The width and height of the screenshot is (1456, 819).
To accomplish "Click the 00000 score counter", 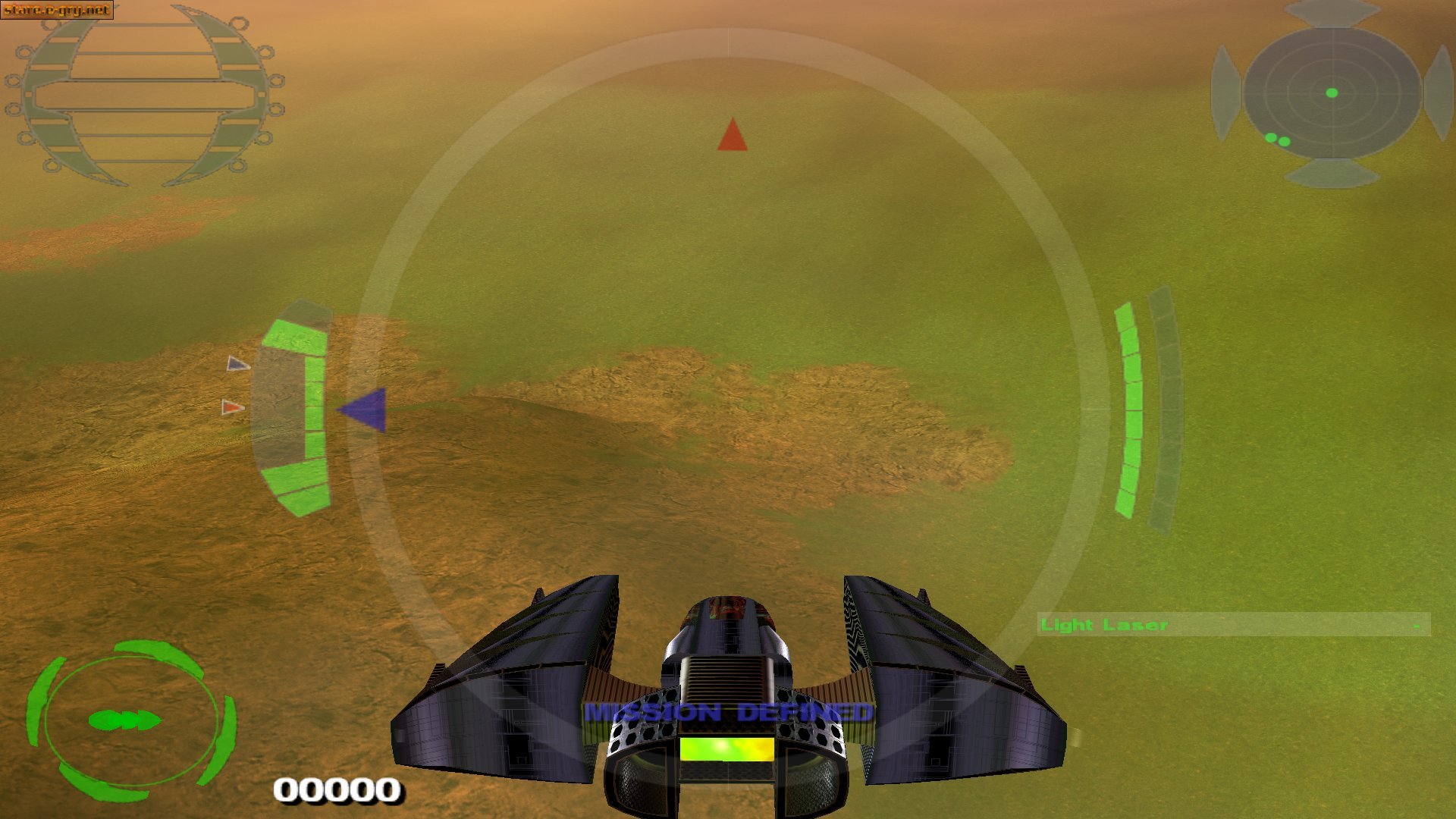I will [339, 791].
